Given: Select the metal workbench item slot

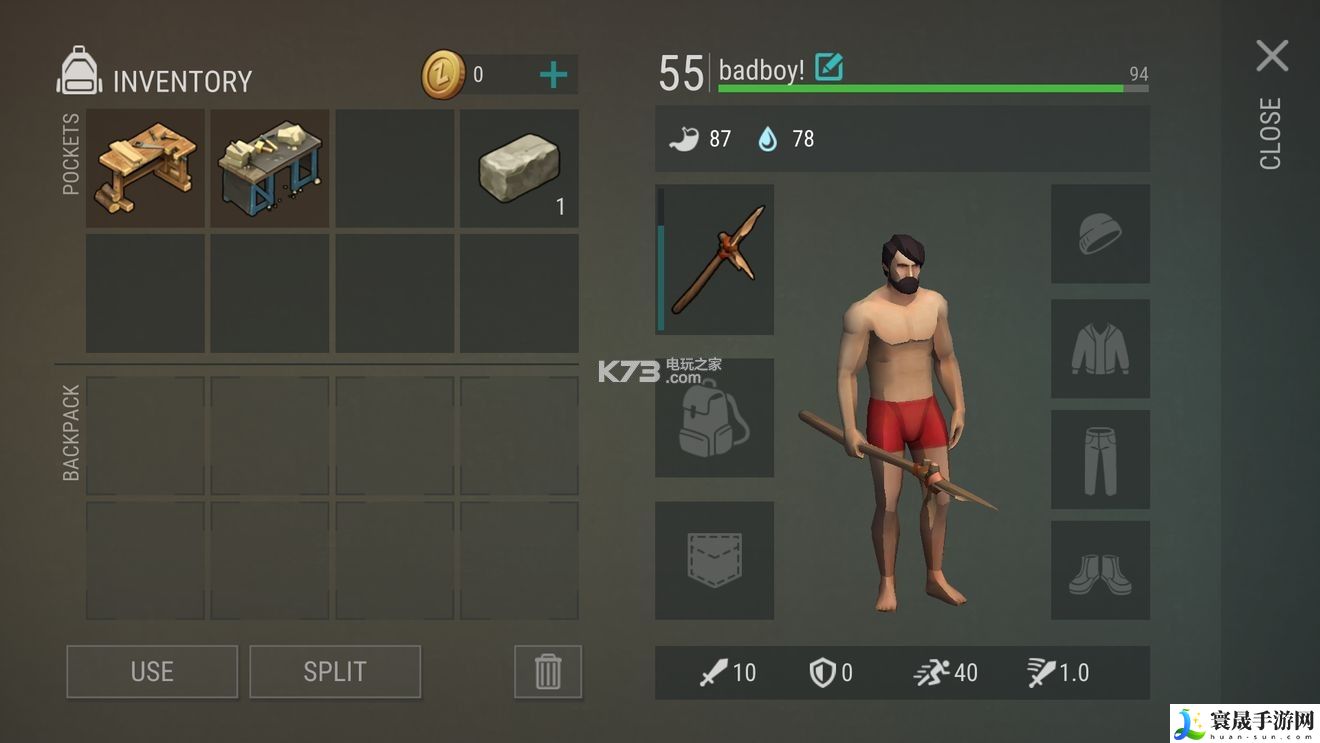Looking at the screenshot, I should [x=270, y=168].
